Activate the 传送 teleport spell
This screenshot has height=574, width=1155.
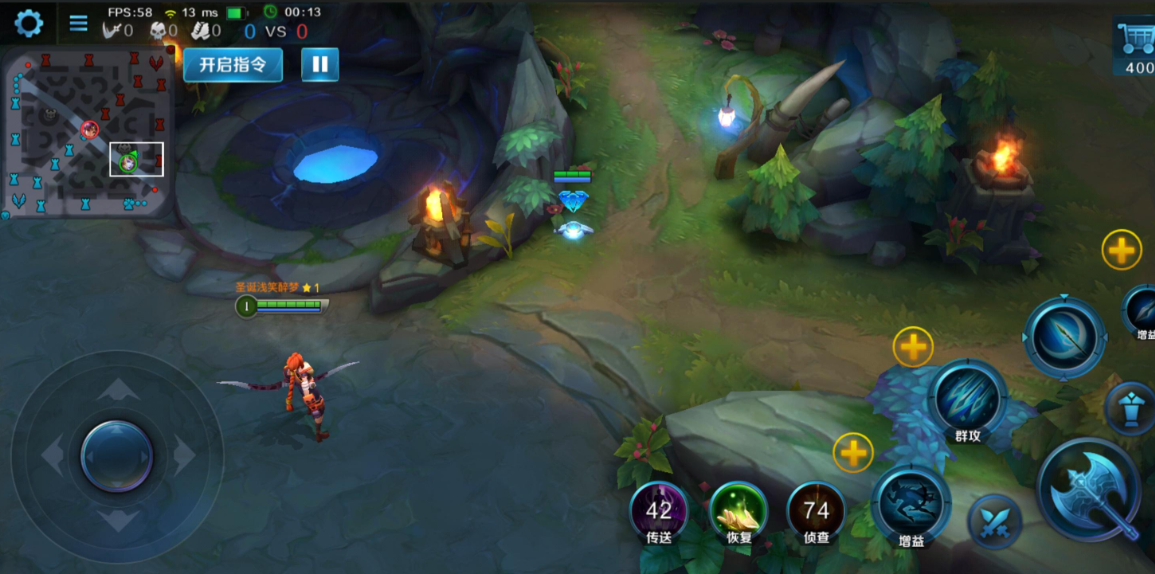click(x=658, y=512)
